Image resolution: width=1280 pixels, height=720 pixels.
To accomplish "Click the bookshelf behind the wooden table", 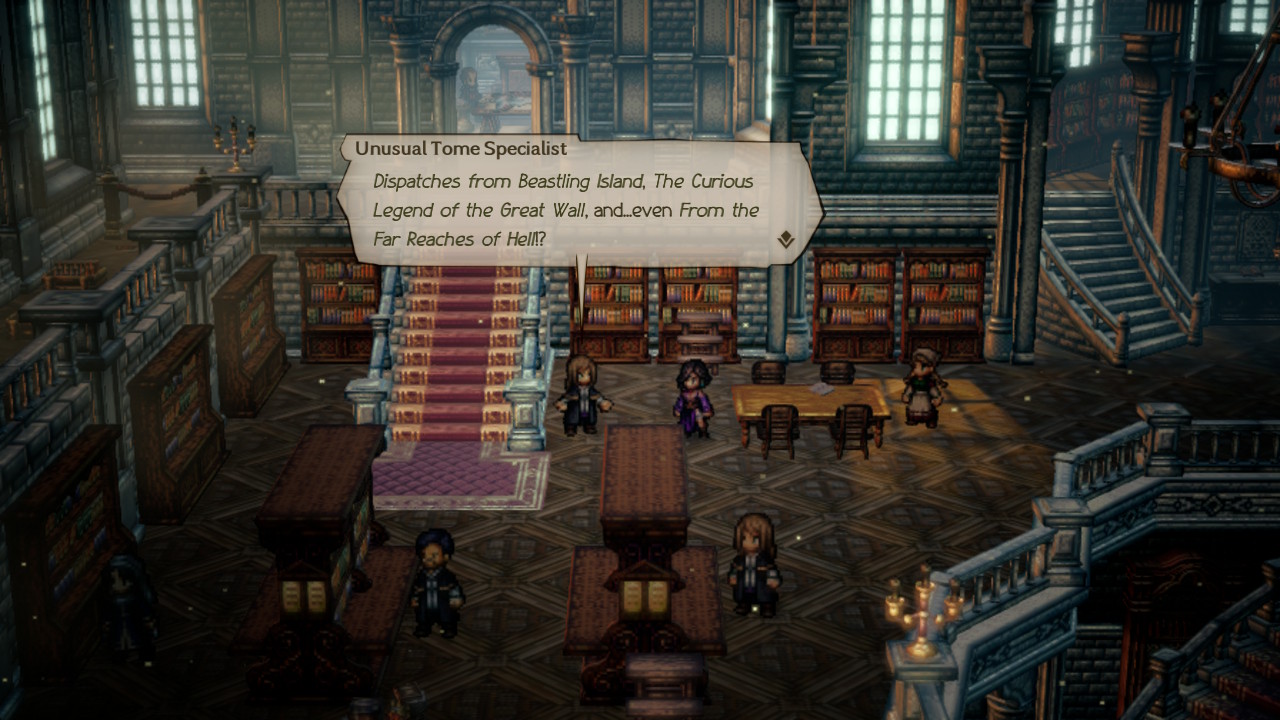I will tap(850, 300).
